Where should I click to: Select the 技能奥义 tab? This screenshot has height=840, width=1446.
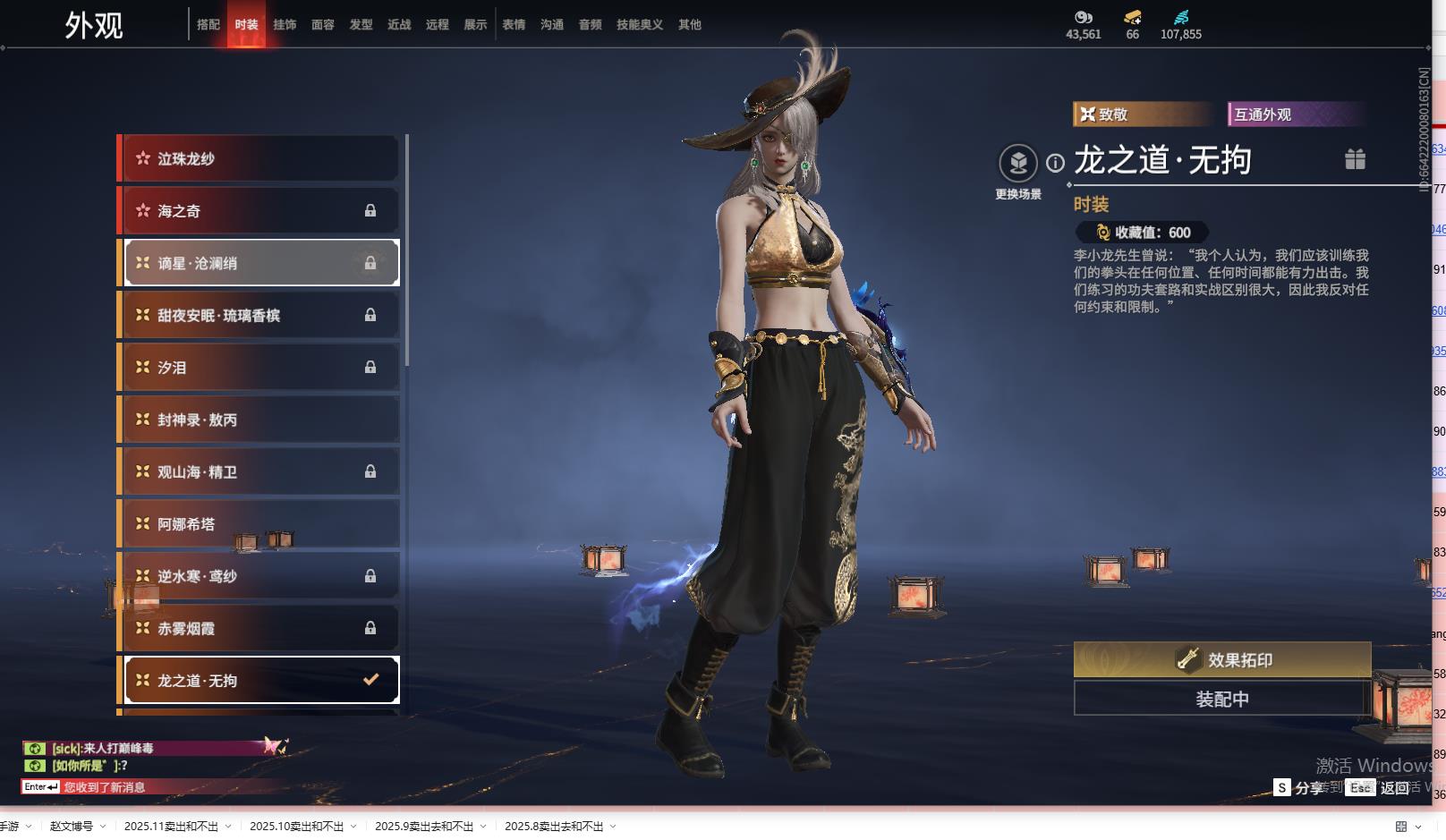tap(640, 25)
